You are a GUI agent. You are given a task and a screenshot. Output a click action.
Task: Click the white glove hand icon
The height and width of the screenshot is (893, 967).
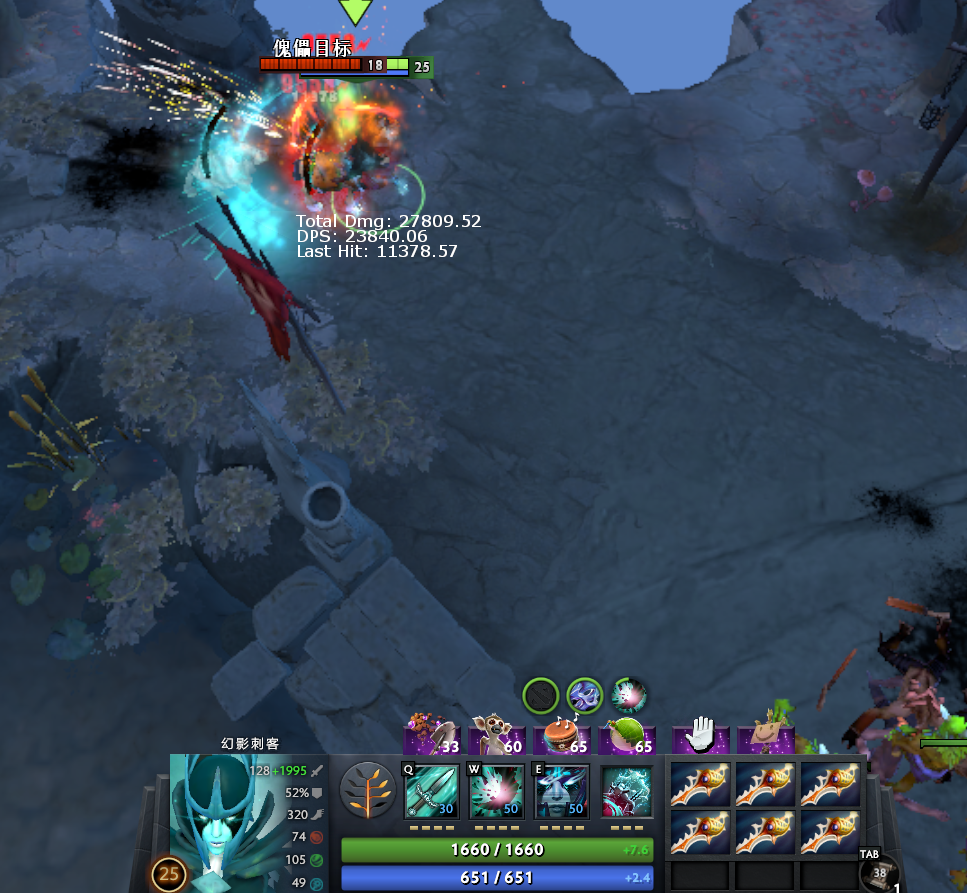[700, 737]
